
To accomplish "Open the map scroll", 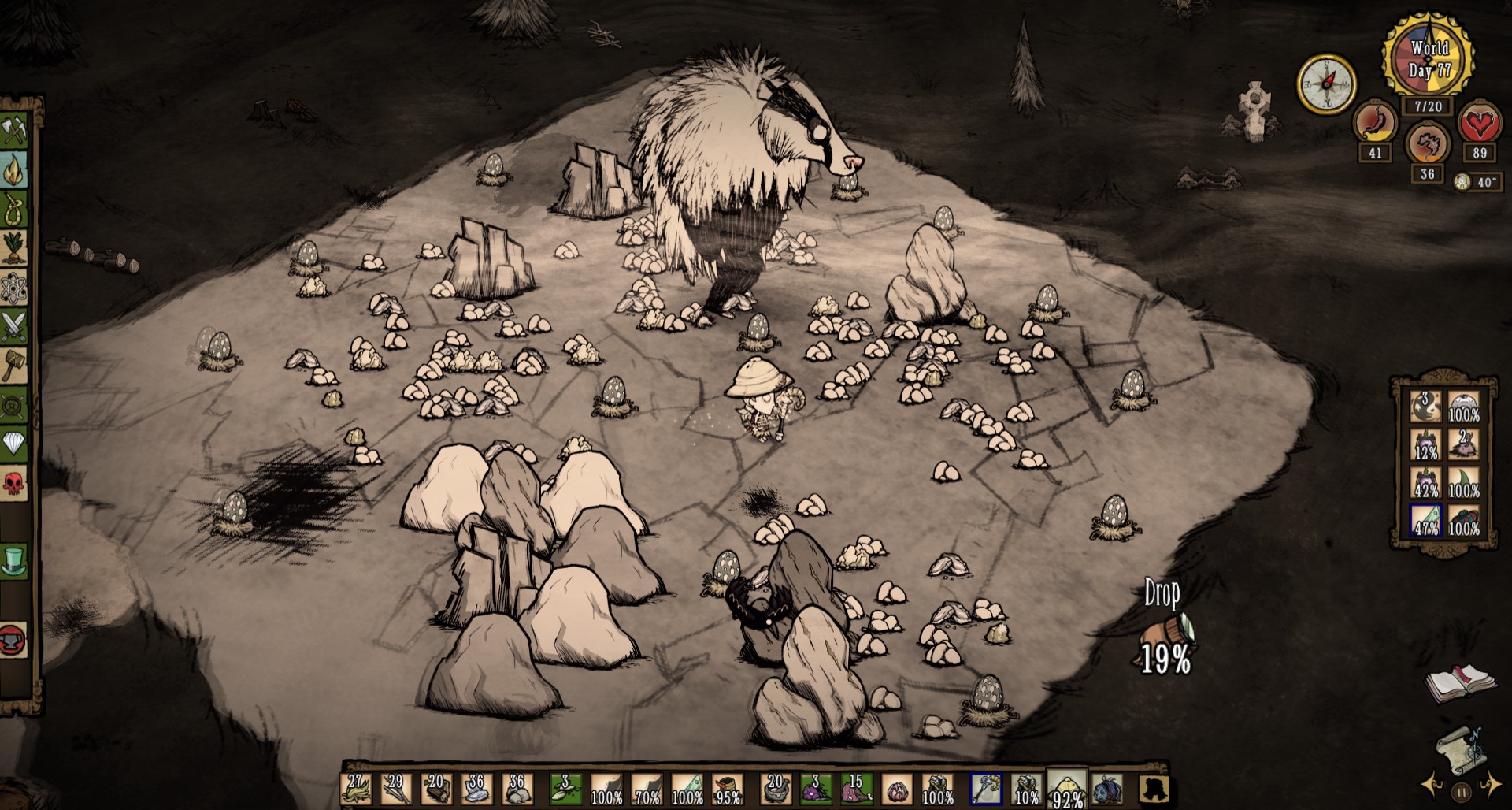I will pyautogui.click(x=1462, y=748).
